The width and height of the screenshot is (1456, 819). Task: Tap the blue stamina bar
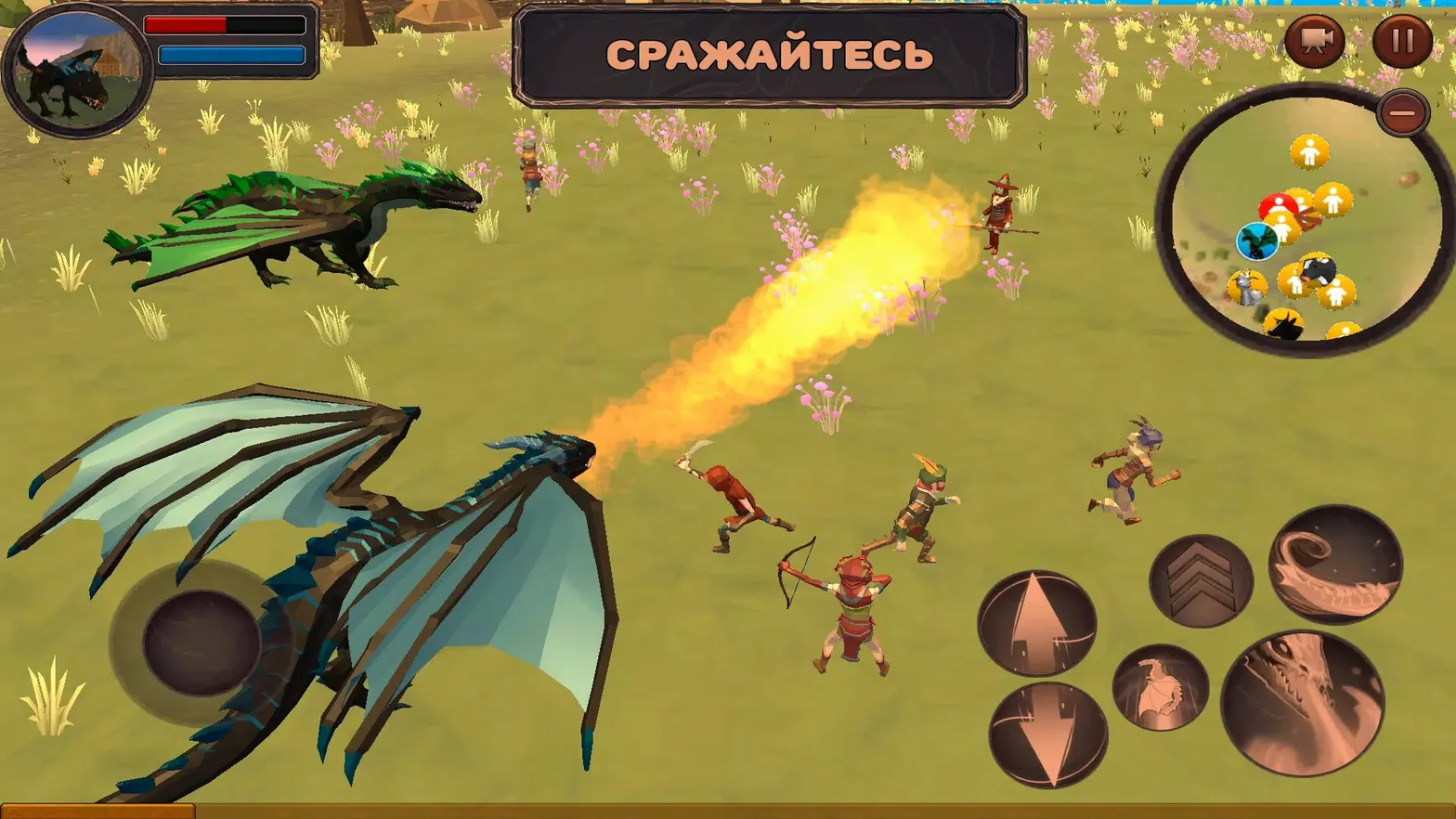[x=229, y=55]
